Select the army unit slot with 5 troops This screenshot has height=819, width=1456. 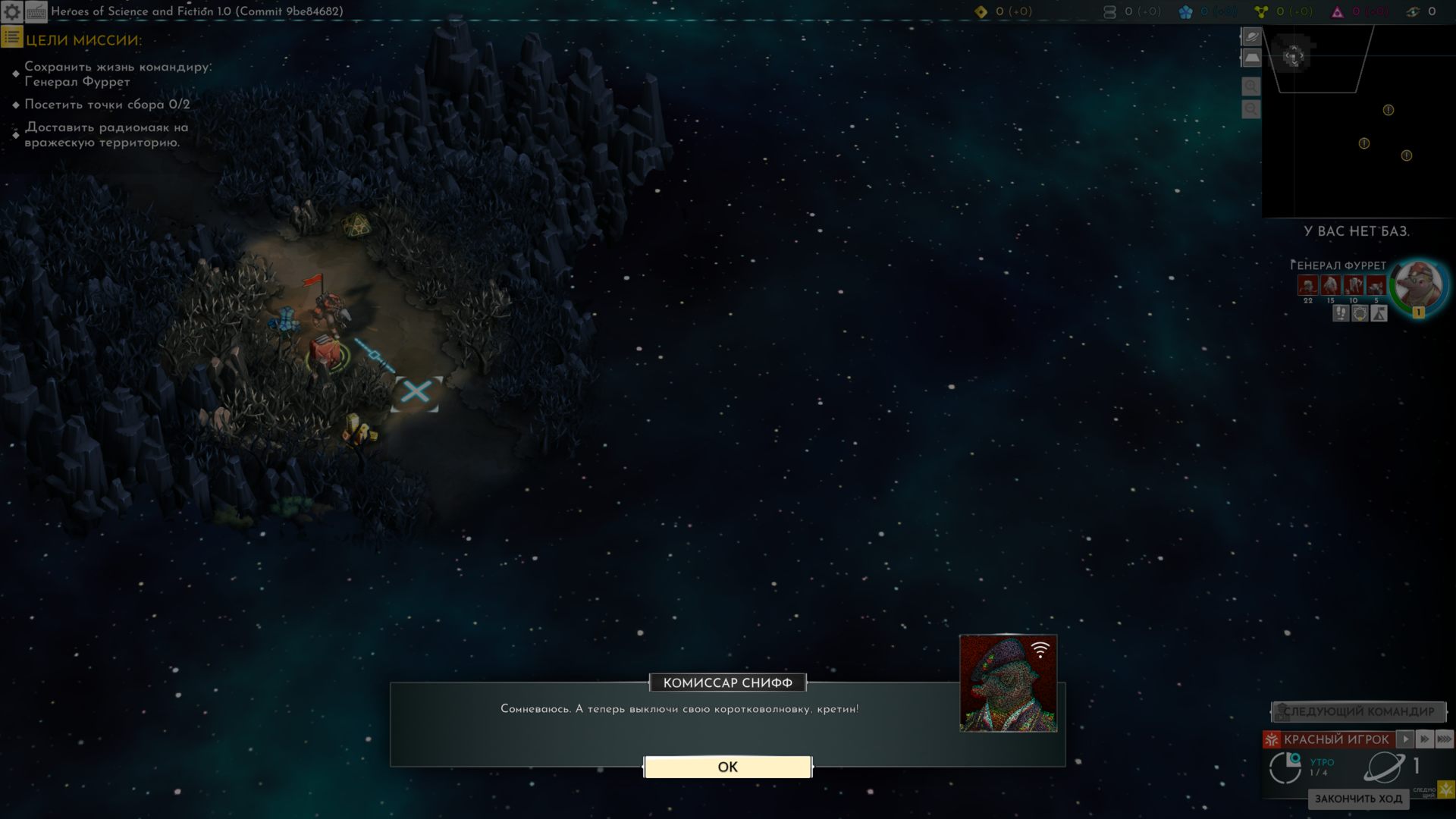click(1376, 286)
